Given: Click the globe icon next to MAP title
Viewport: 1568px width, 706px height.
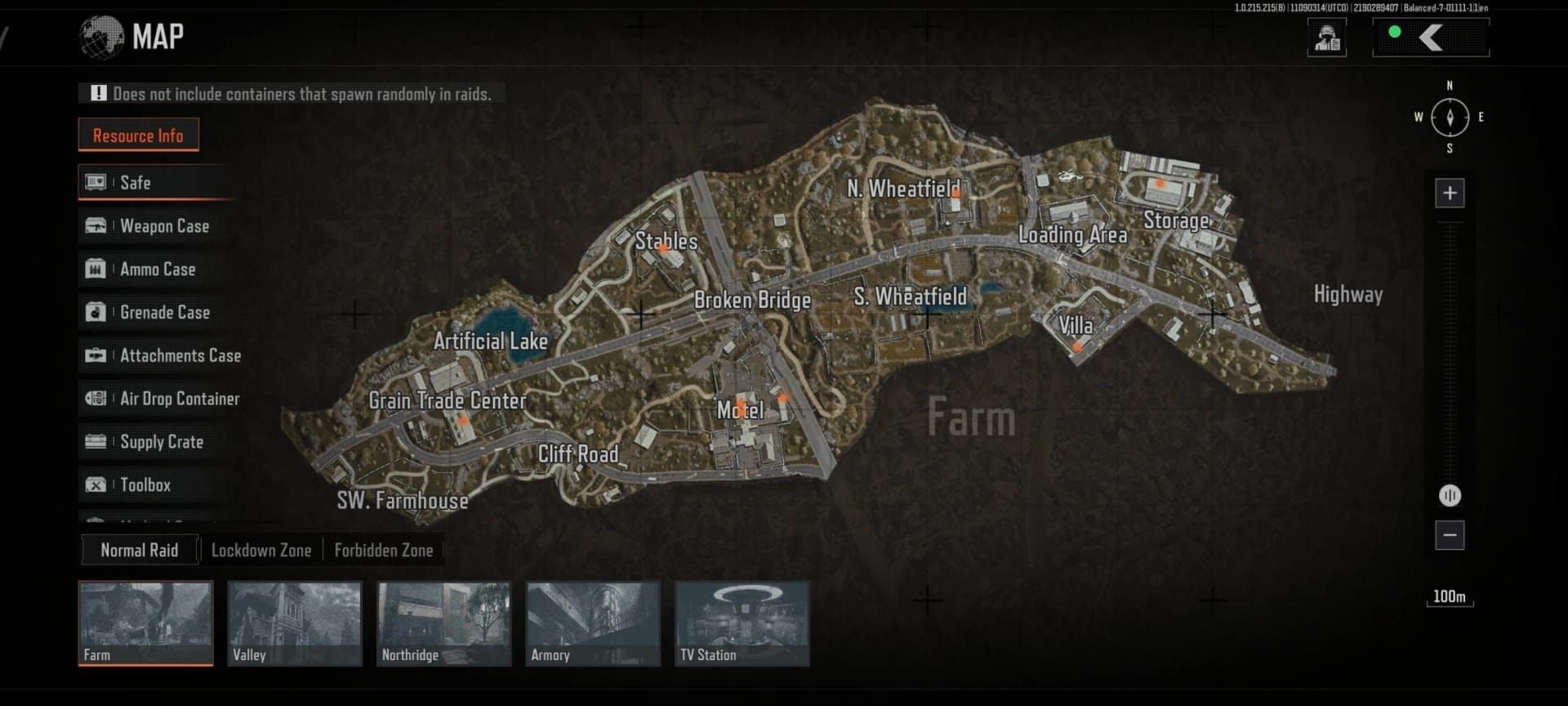Looking at the screenshot, I should click(x=101, y=36).
